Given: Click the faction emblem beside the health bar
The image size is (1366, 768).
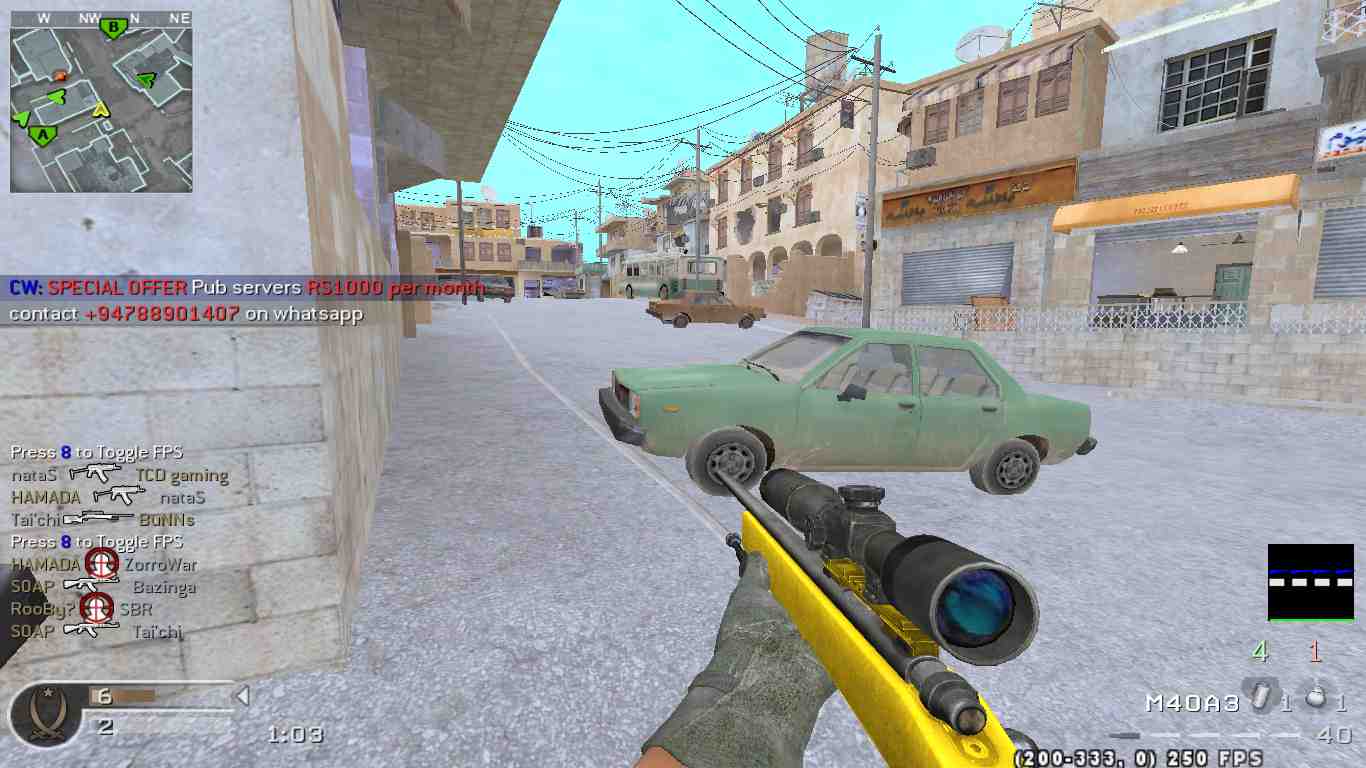Looking at the screenshot, I should (44, 714).
